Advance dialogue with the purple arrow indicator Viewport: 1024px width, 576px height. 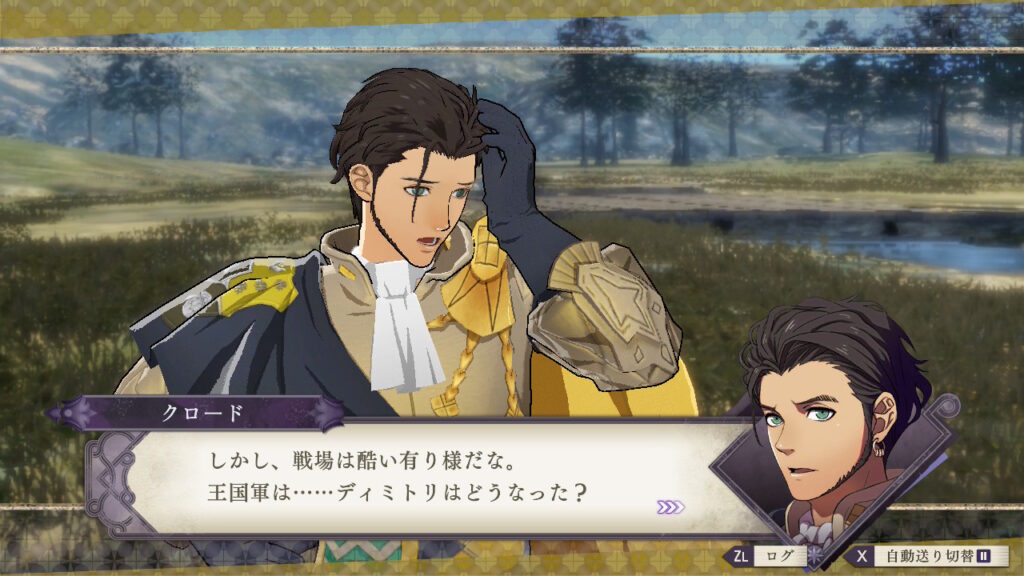coord(671,507)
